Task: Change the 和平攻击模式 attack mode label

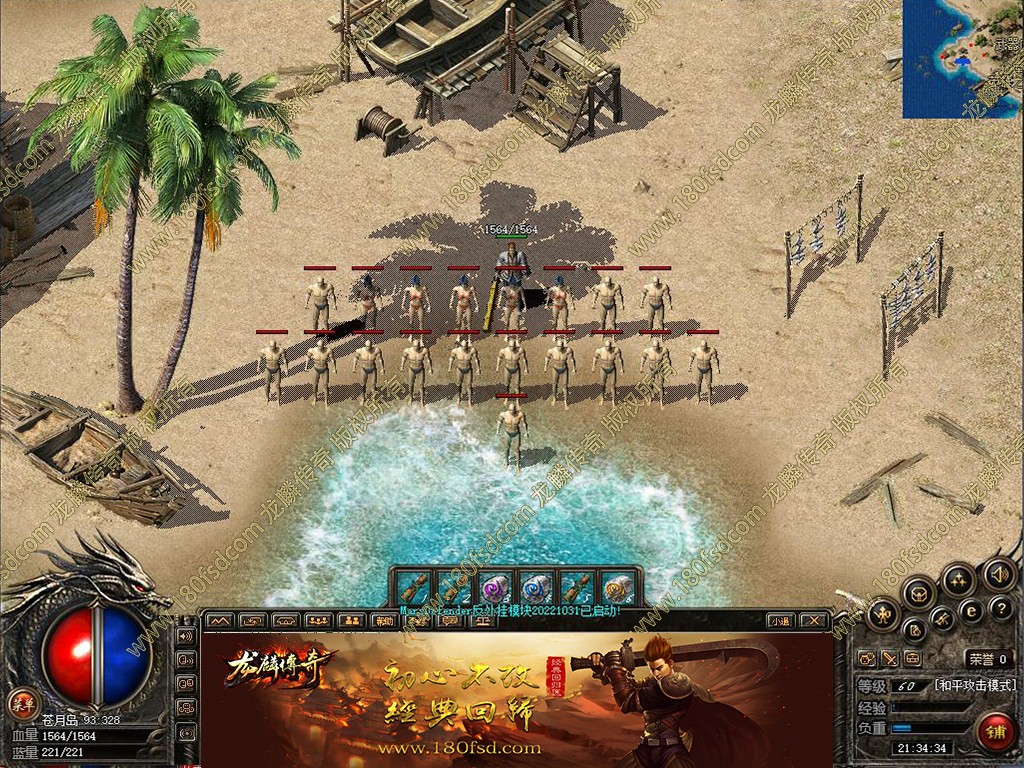Action: pyautogui.click(x=974, y=685)
